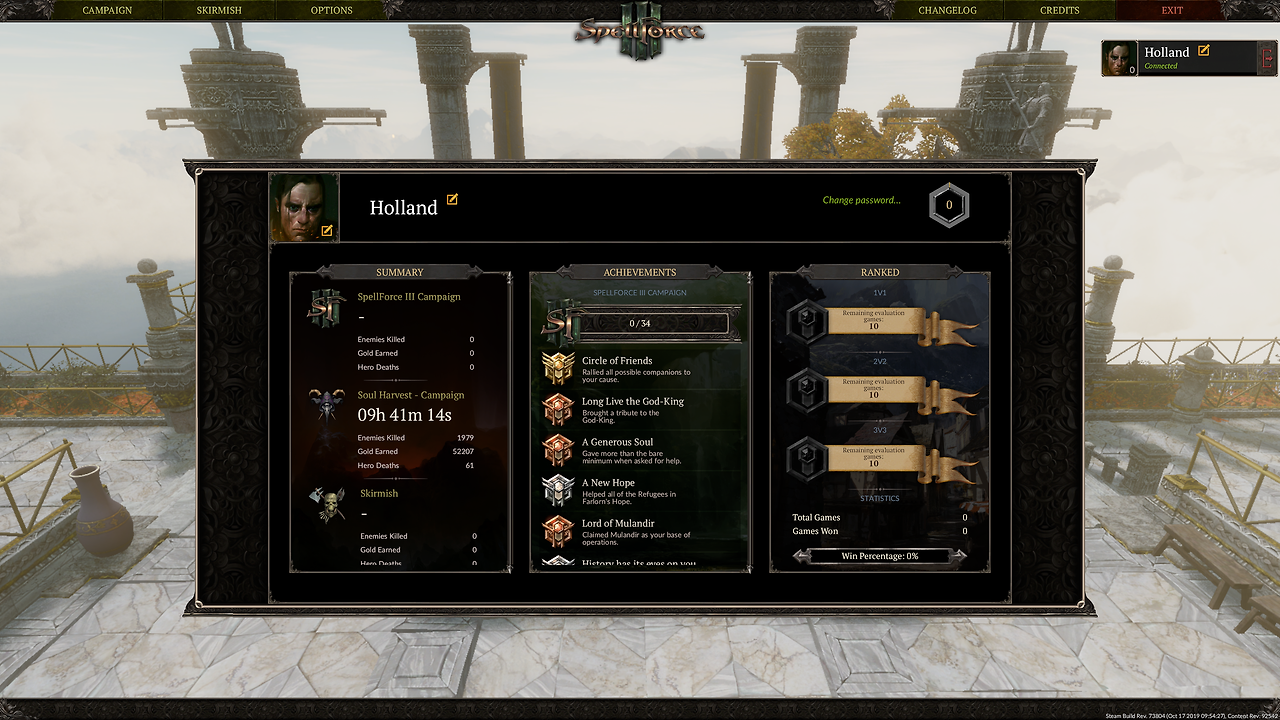Show the Credits screen
Viewport: 1280px width, 720px height.
point(1059,10)
